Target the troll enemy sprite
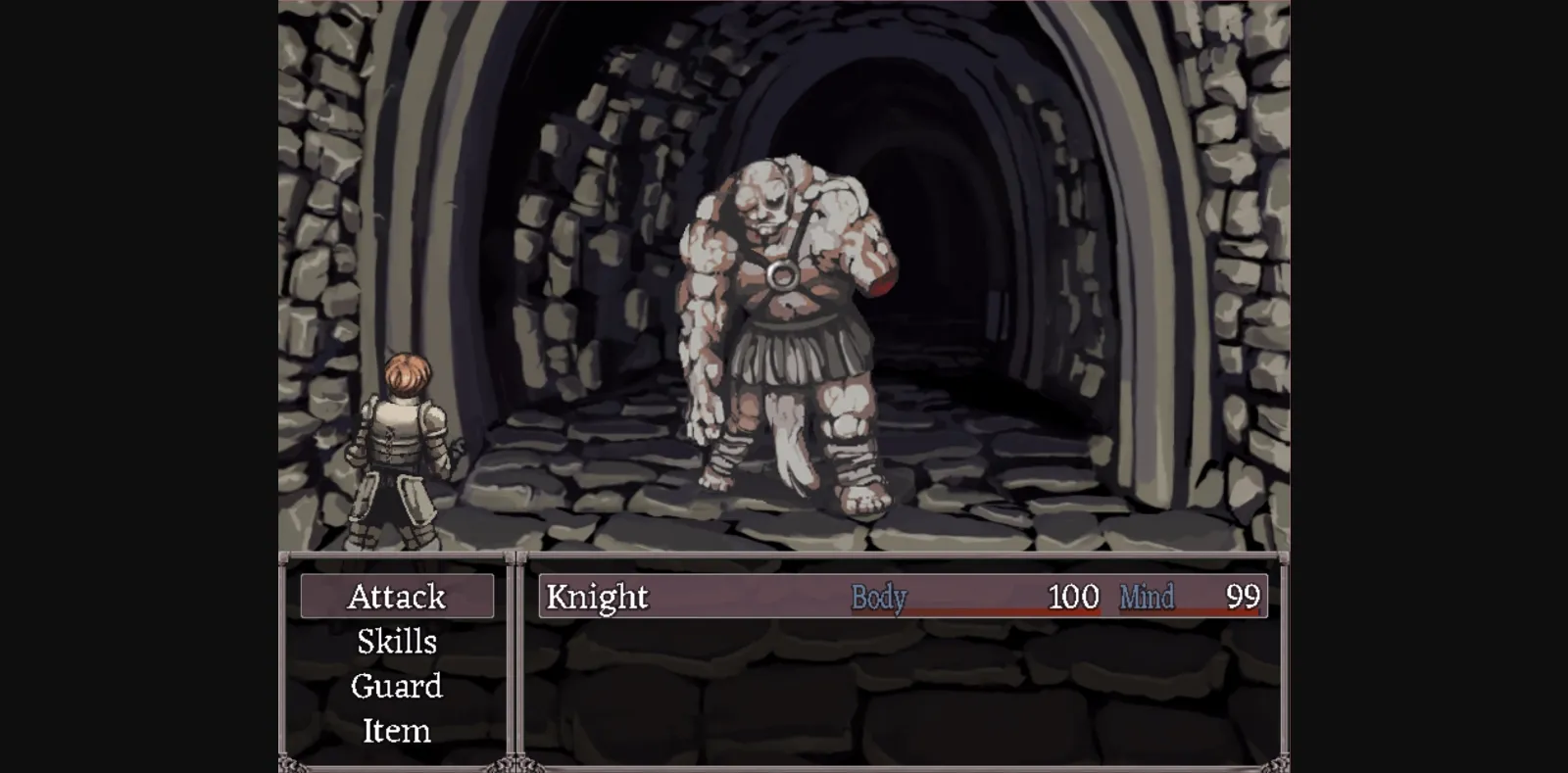 pyautogui.click(x=784, y=323)
